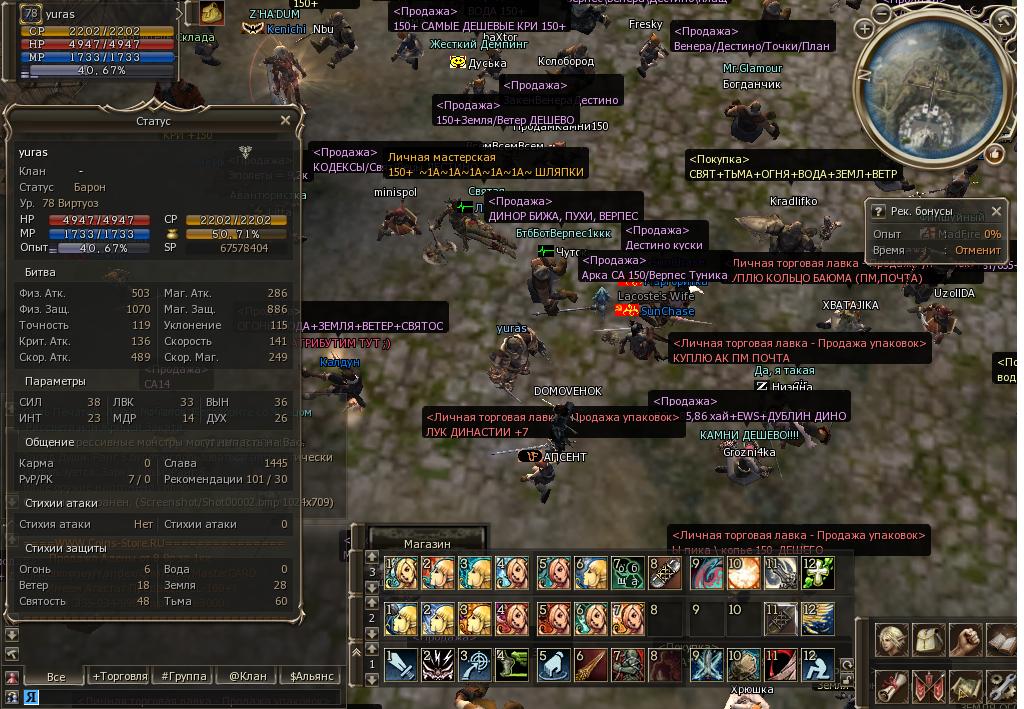Open the character menu elf portrait icon
Viewport: 1024px width, 709px height.
click(x=893, y=640)
